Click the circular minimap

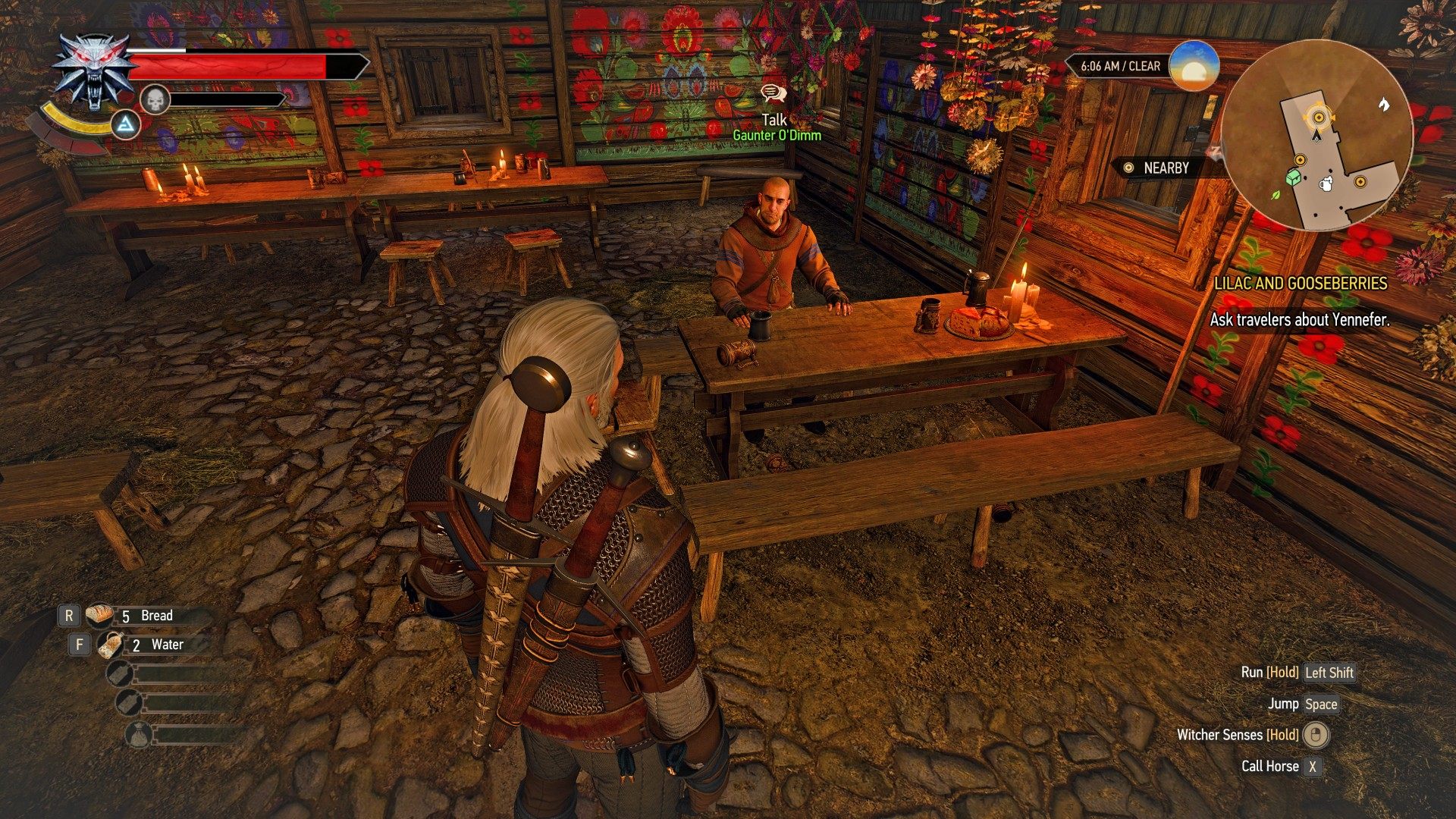[1316, 135]
